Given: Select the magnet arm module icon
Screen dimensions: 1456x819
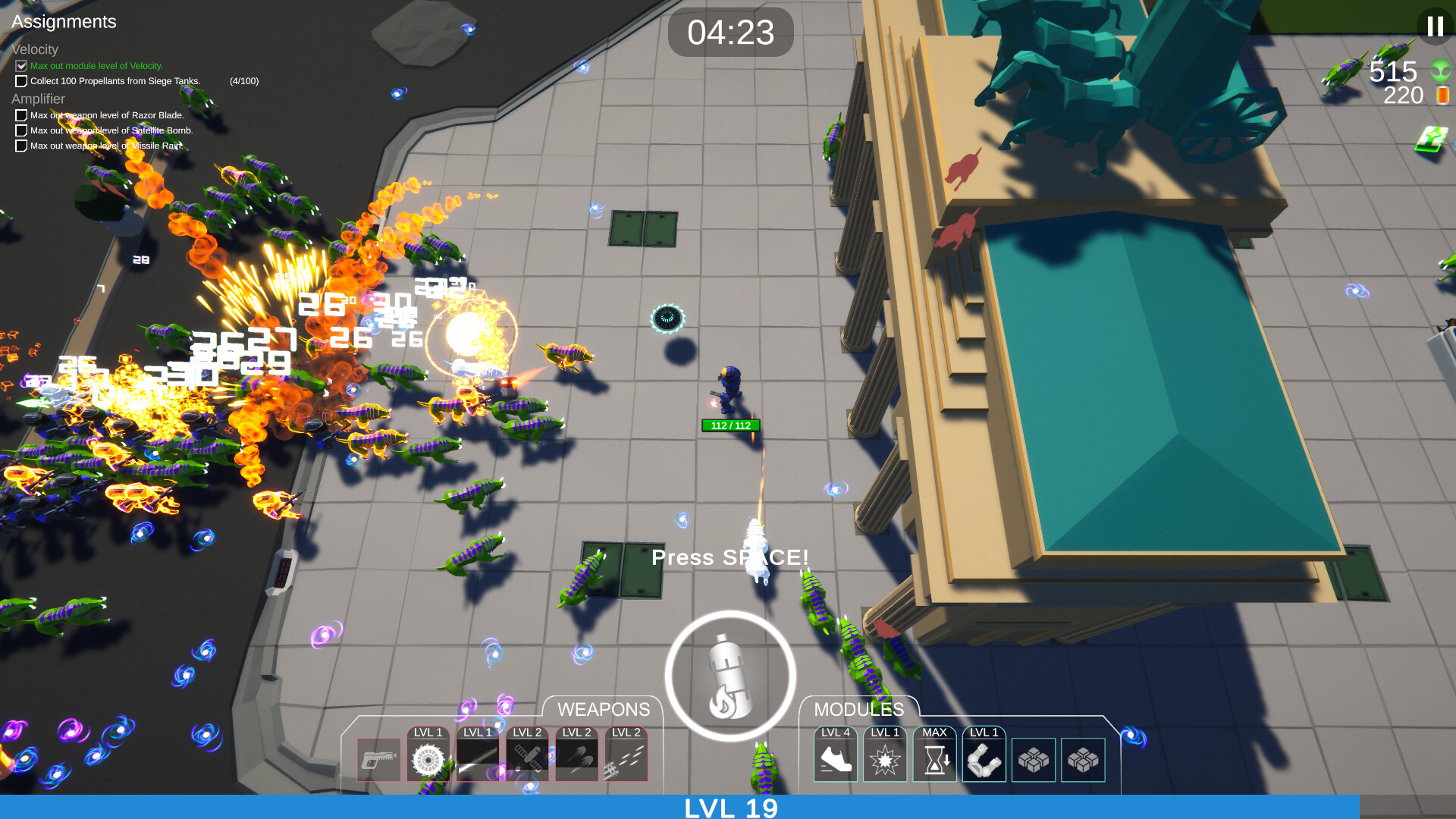Looking at the screenshot, I should point(984,760).
